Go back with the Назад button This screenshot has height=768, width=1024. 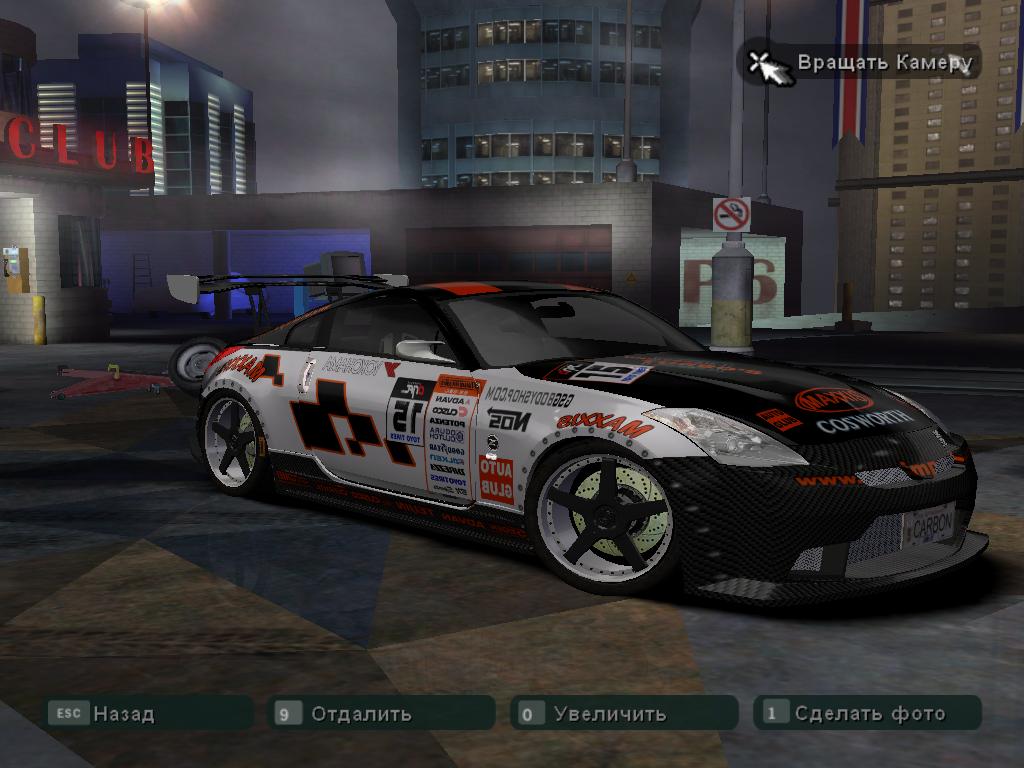point(123,714)
